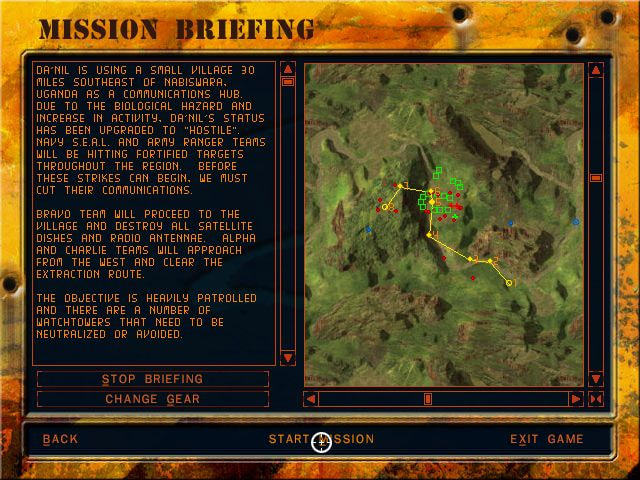The height and width of the screenshot is (480, 640).
Task: Choose Exit Game
Action: (546, 439)
